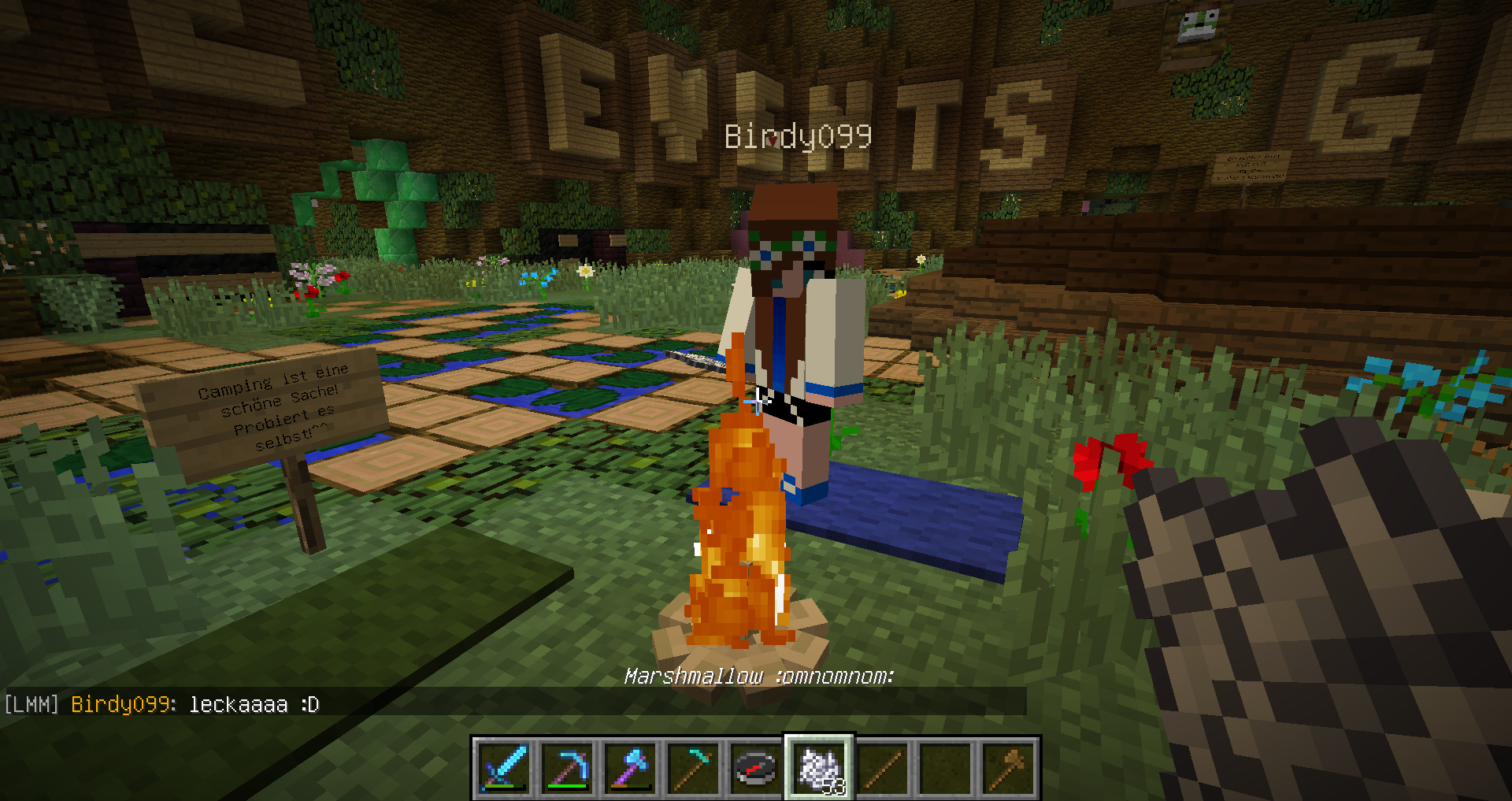Select the diamond axe hotbar slot
This screenshot has width=1512, height=801.
(x=630, y=768)
